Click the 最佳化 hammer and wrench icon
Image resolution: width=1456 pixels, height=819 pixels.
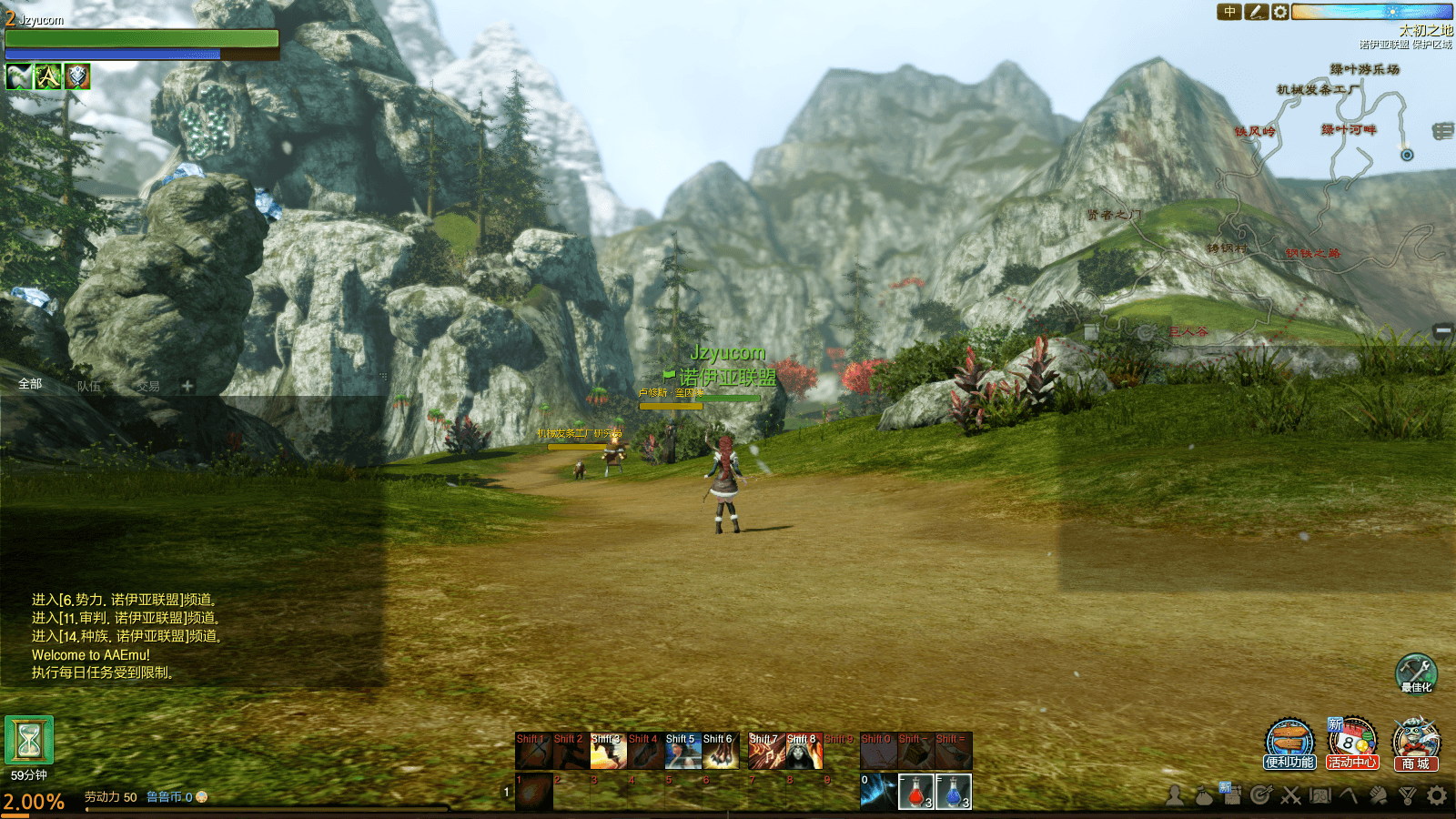(x=1416, y=672)
